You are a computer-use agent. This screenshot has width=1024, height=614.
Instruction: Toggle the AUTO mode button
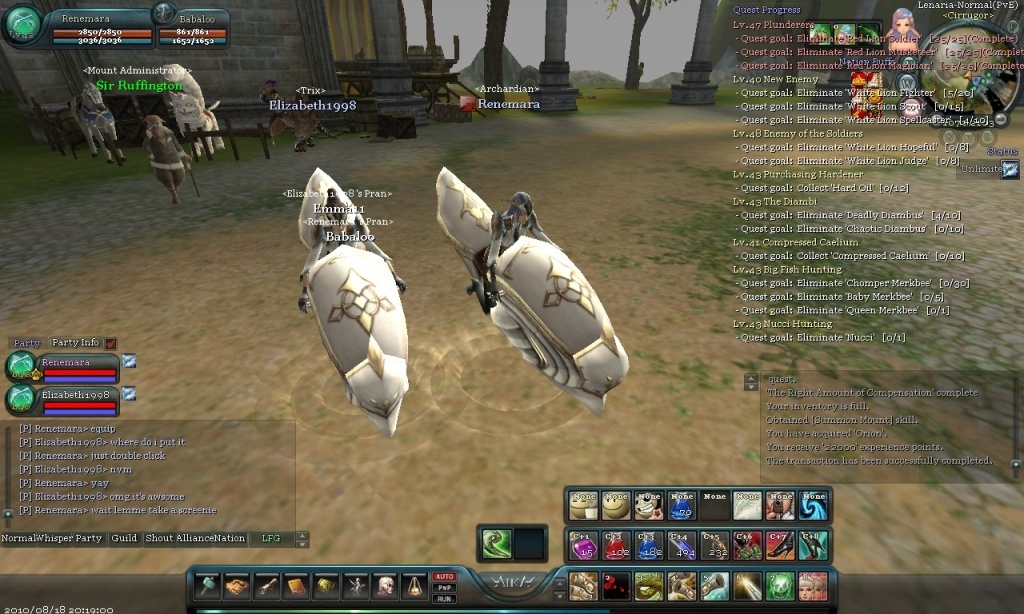[444, 577]
